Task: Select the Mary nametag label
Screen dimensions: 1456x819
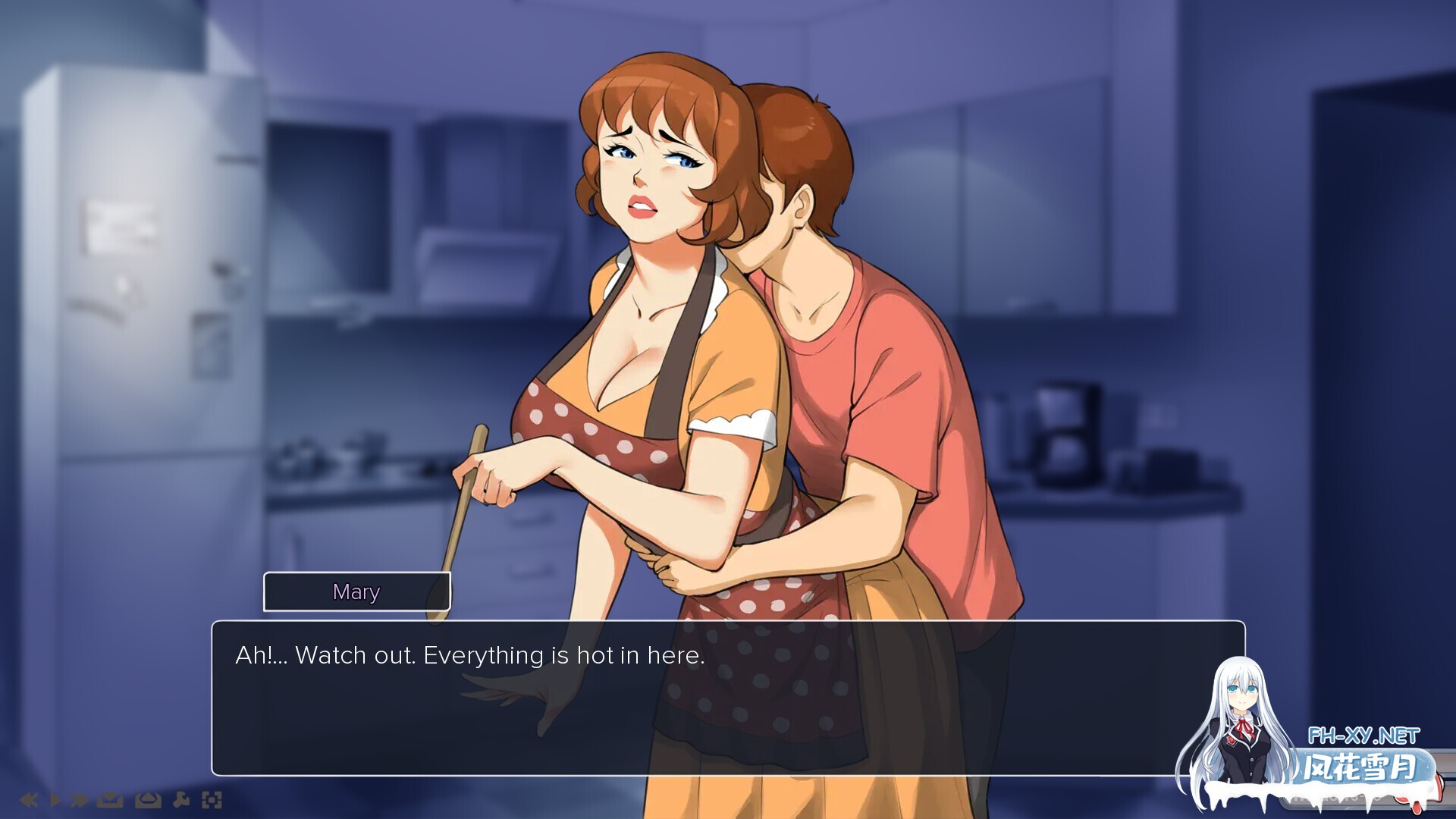Action: pos(356,592)
